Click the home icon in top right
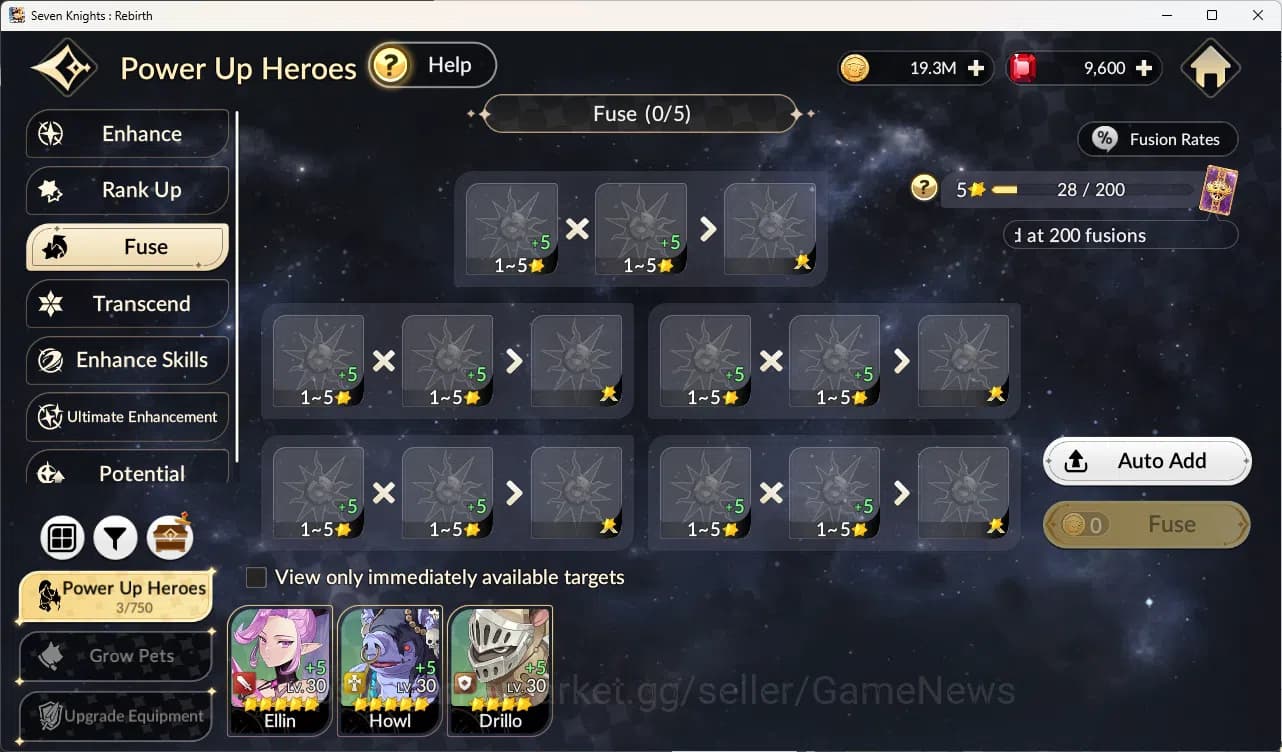 click(1210, 67)
